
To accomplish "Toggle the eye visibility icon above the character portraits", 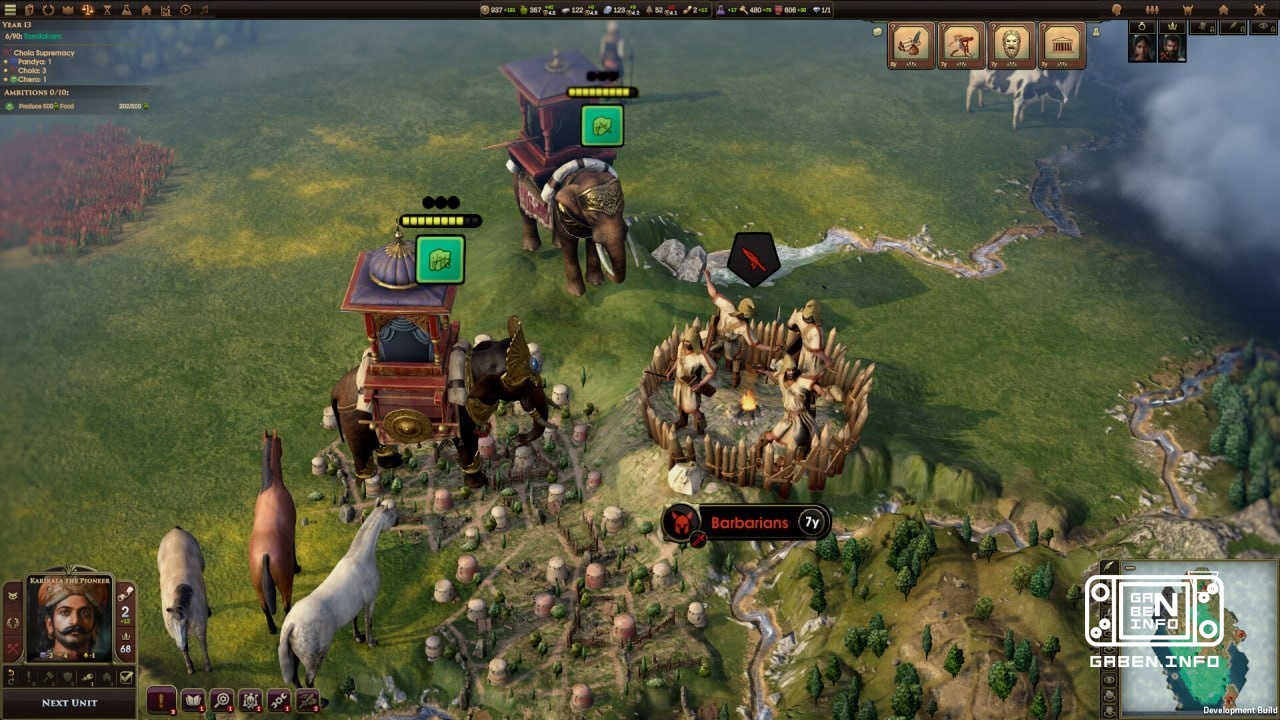I will tap(1263, 27).
